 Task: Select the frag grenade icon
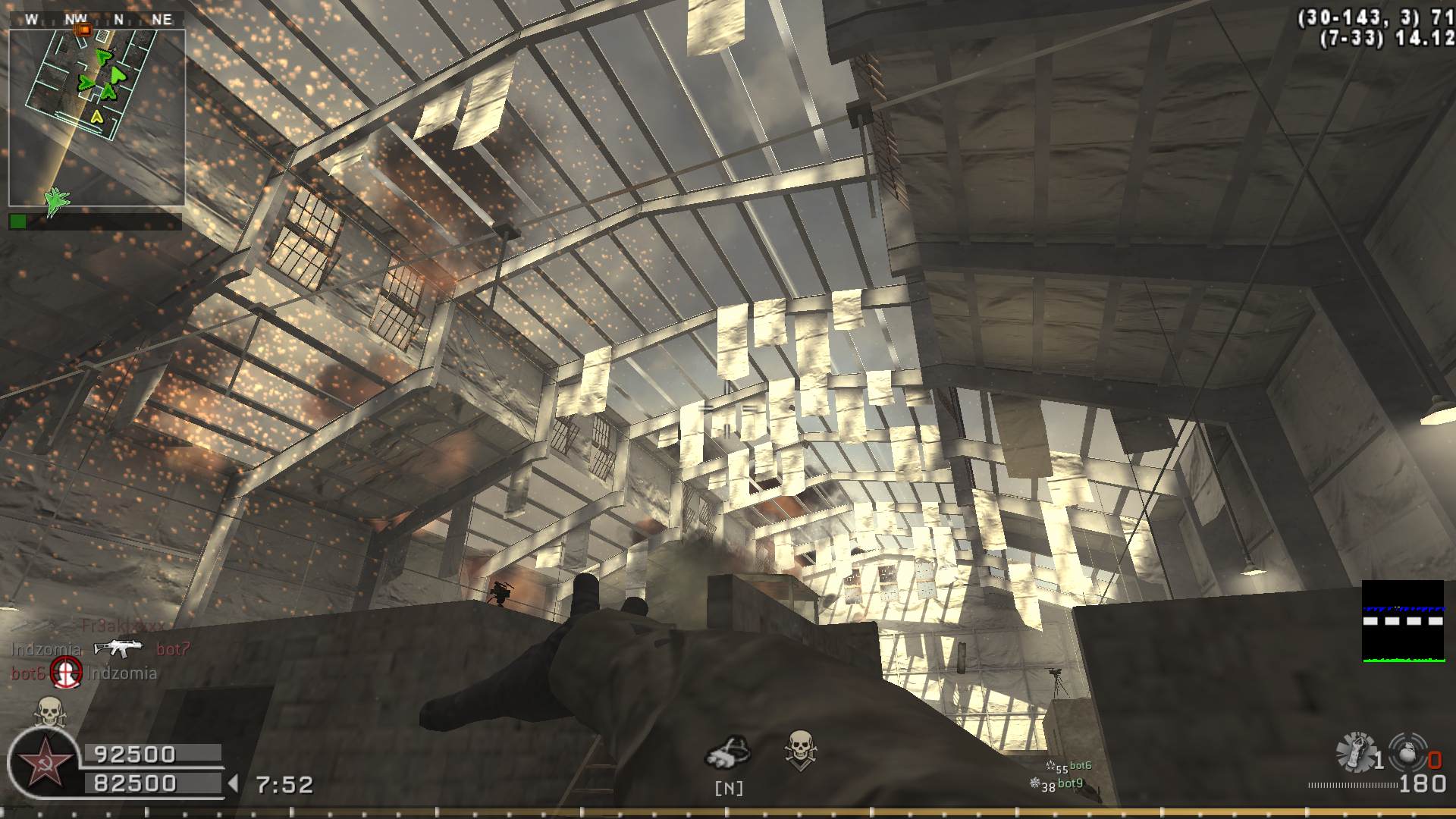pos(1407,752)
